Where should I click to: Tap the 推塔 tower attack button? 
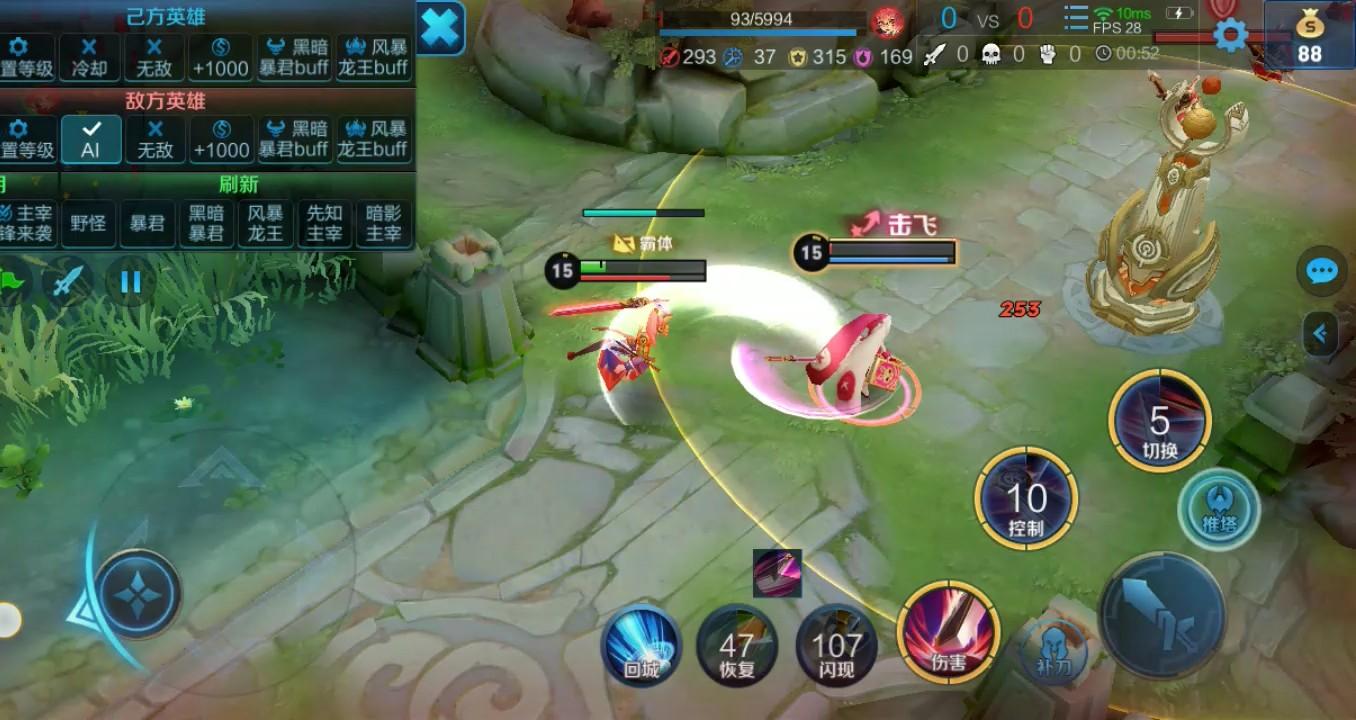[x=1218, y=509]
